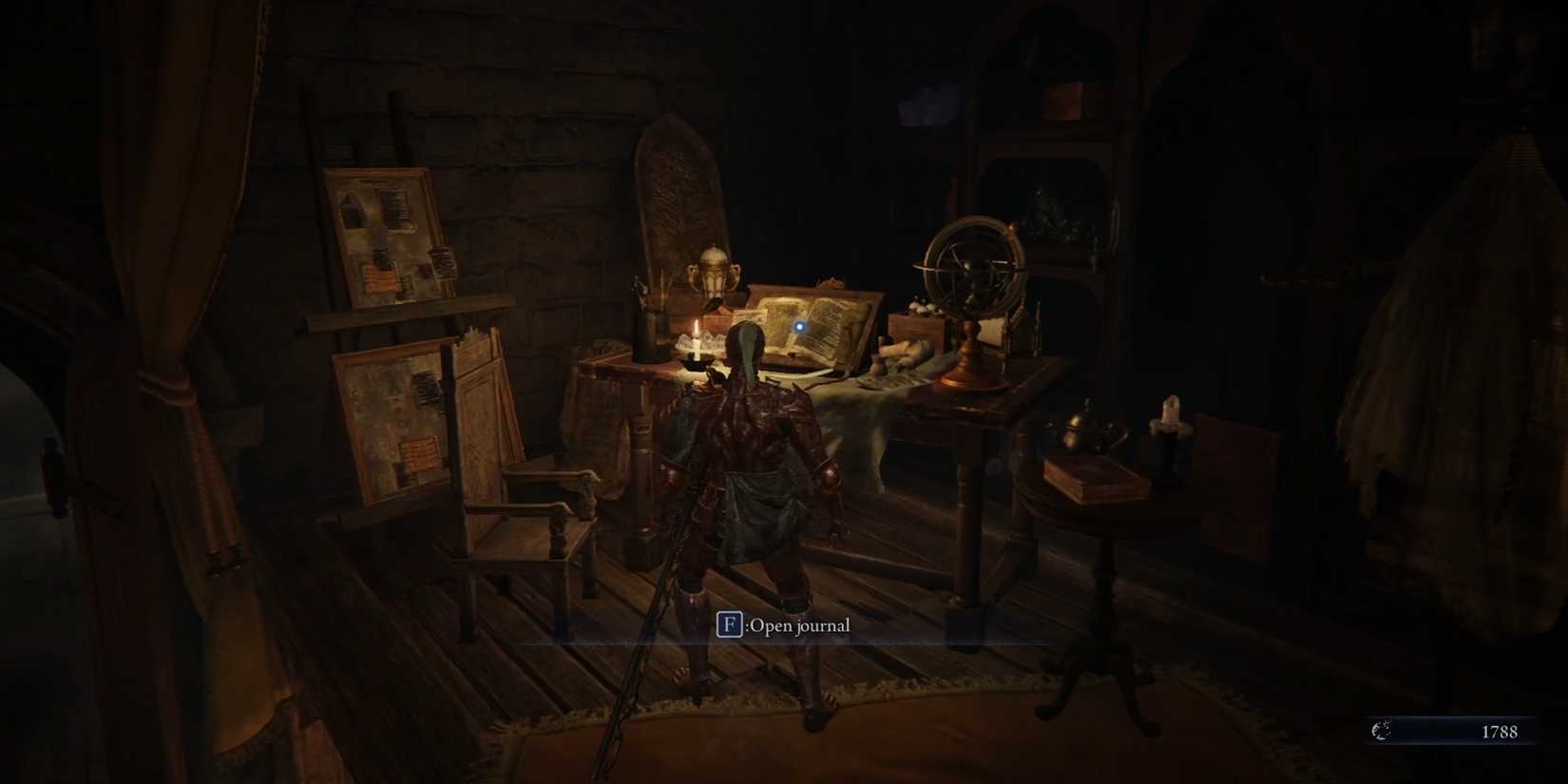Image resolution: width=1568 pixels, height=784 pixels.
Task: Click the F key prompt icon
Action: click(x=732, y=625)
